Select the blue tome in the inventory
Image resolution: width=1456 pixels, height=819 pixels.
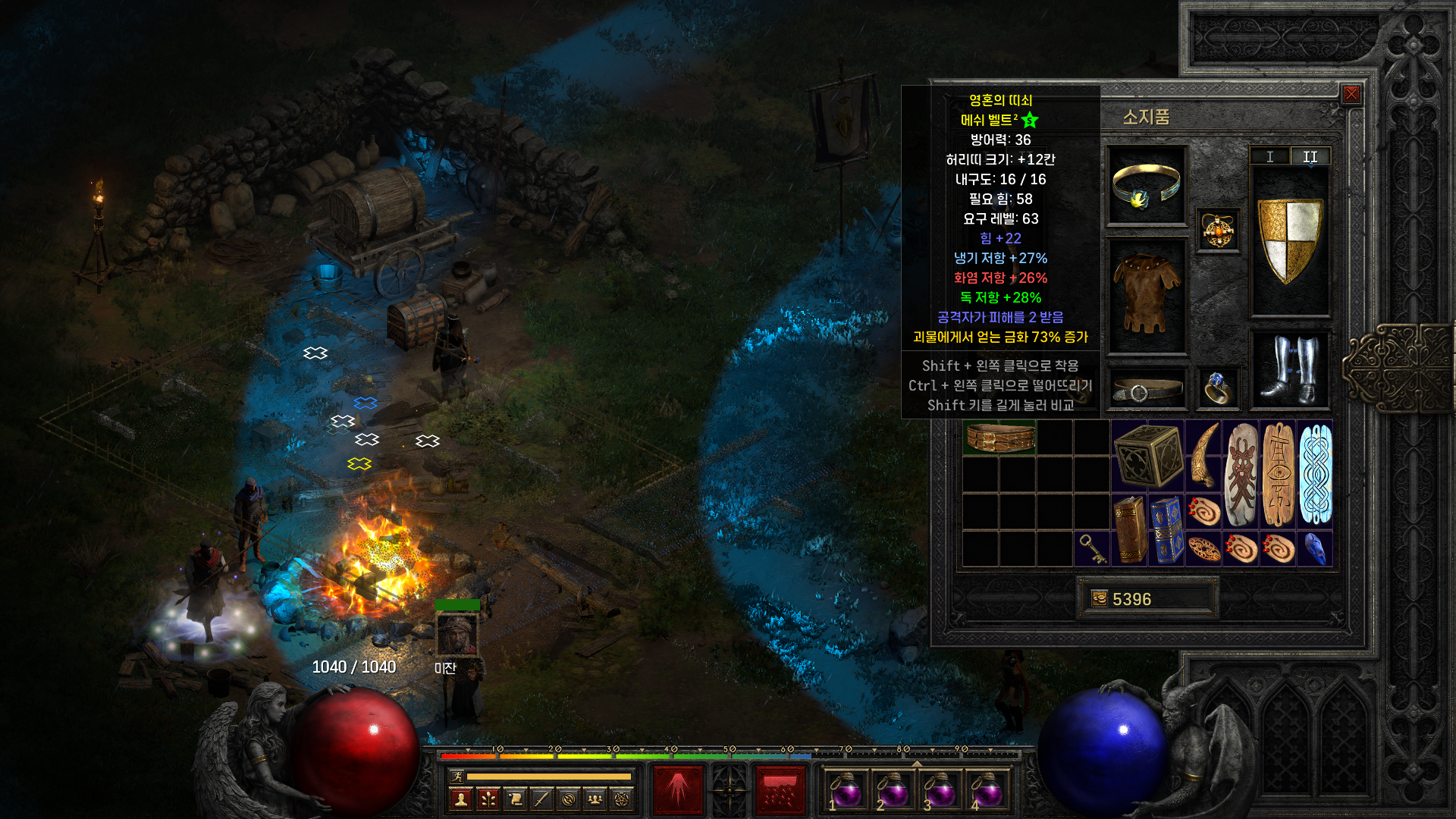(x=1166, y=530)
